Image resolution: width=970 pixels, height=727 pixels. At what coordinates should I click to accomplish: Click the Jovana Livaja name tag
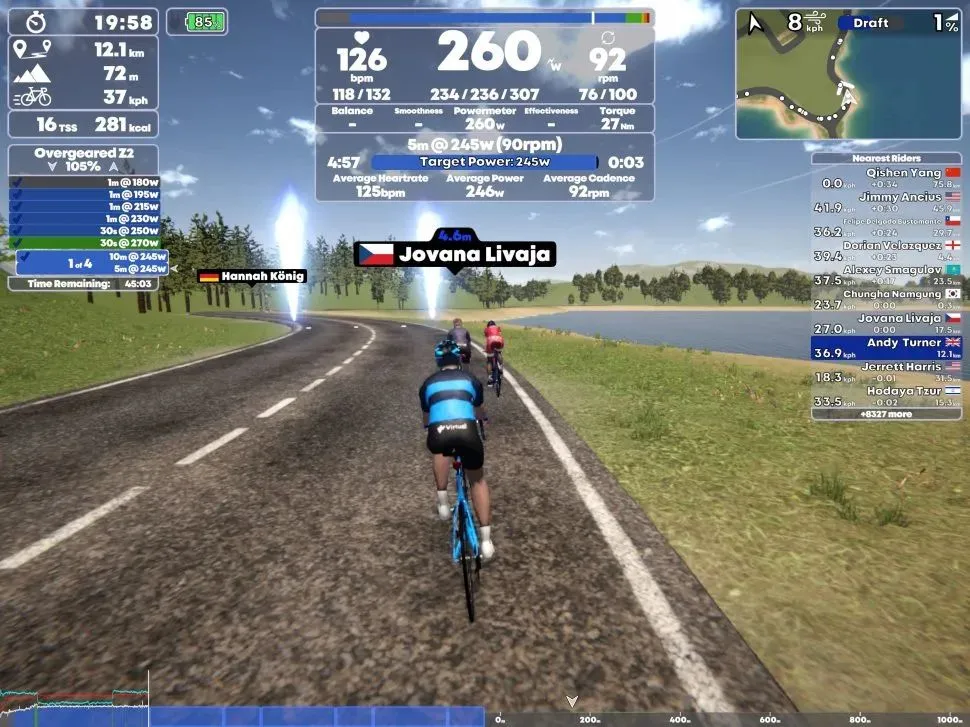click(454, 254)
